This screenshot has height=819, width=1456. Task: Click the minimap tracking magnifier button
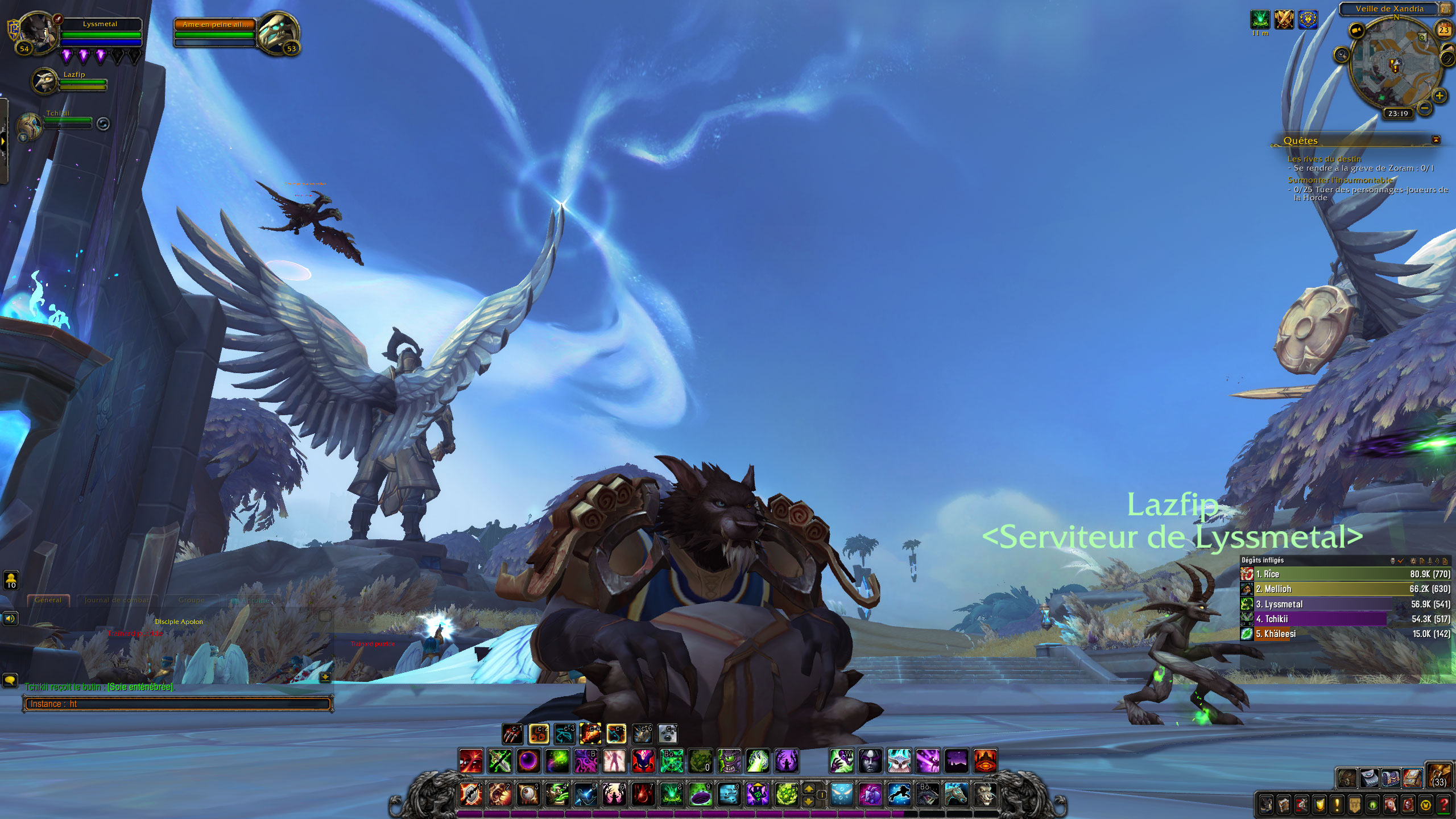point(1342,55)
